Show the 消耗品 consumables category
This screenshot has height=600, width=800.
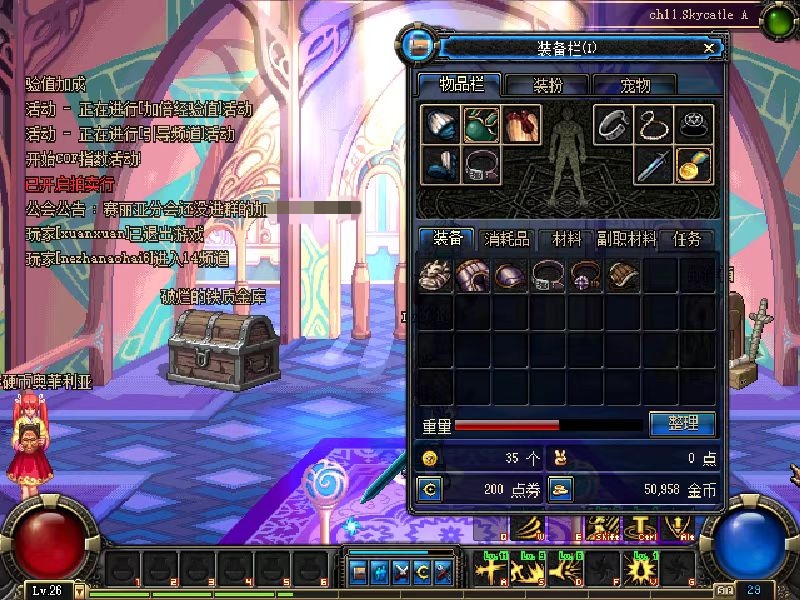click(508, 239)
